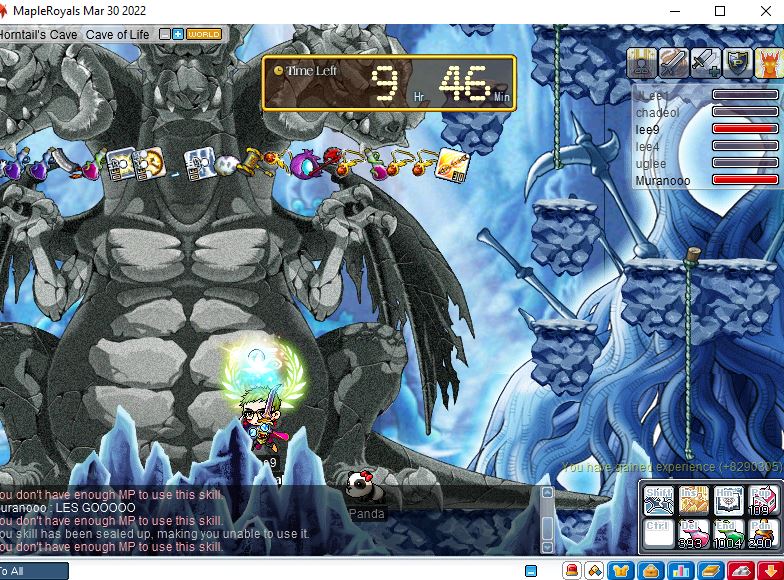
Task: Open the WORLD map button
Action: coord(204,34)
